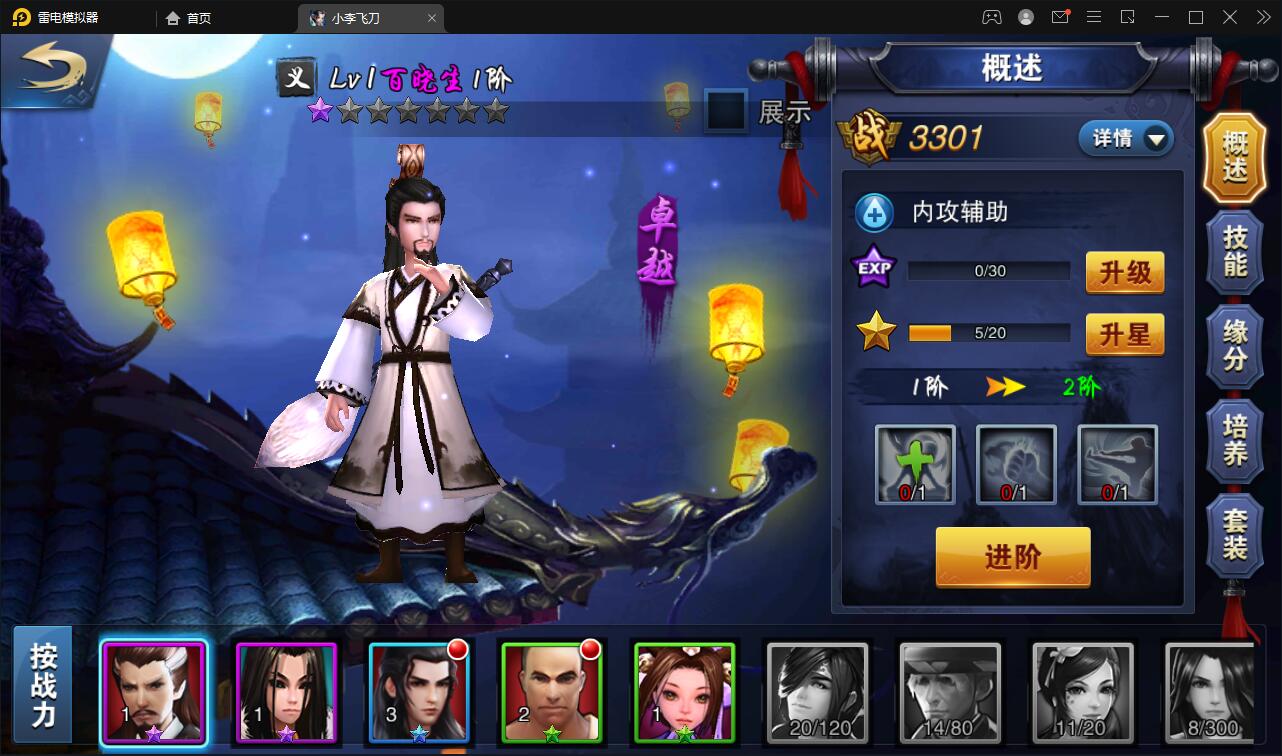Screen dimensions: 1282x756
Task: Open the emulator message inbox with red notification
Action: tap(1060, 17)
